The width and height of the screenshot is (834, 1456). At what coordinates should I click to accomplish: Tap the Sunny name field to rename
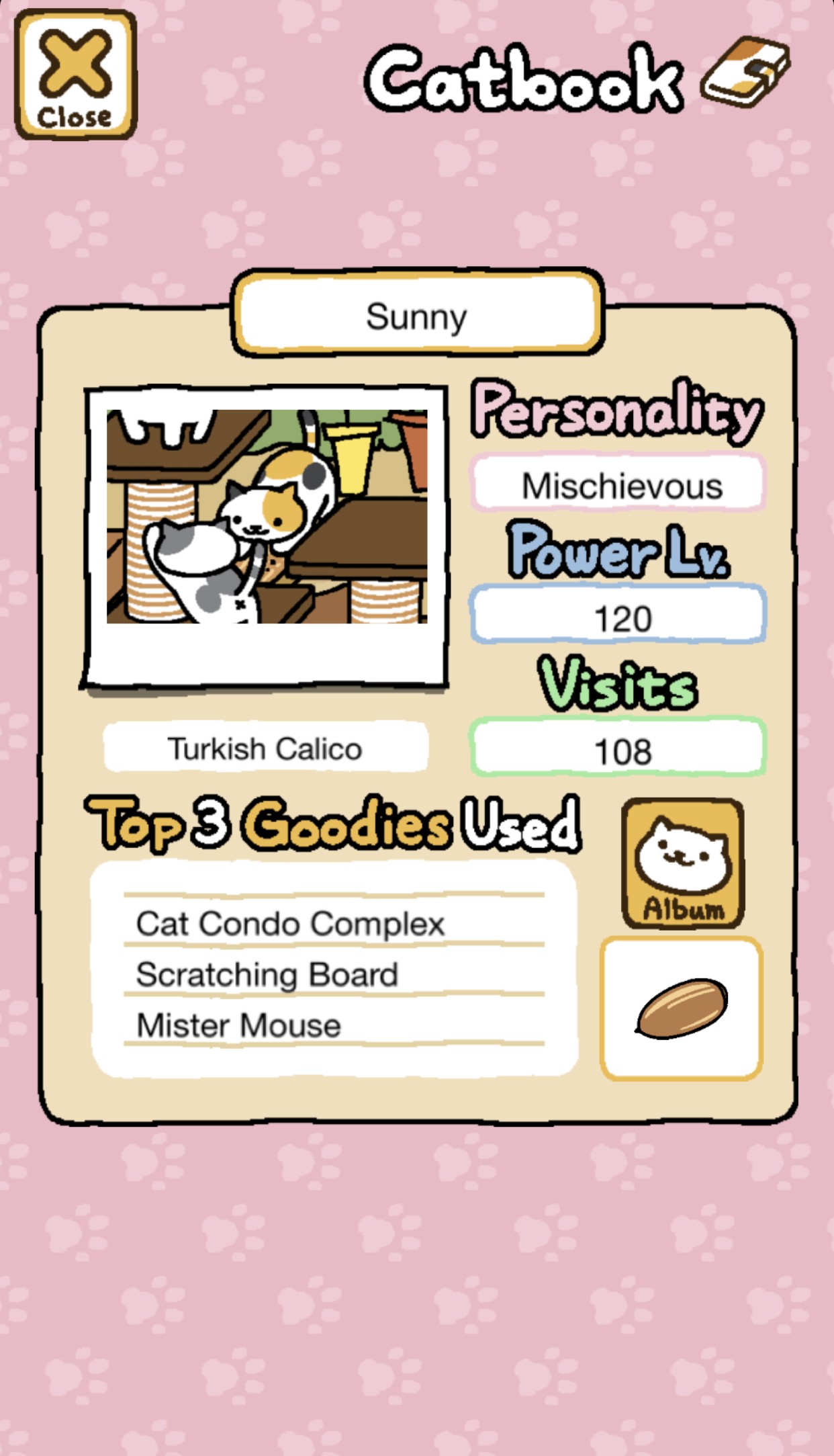(x=417, y=315)
